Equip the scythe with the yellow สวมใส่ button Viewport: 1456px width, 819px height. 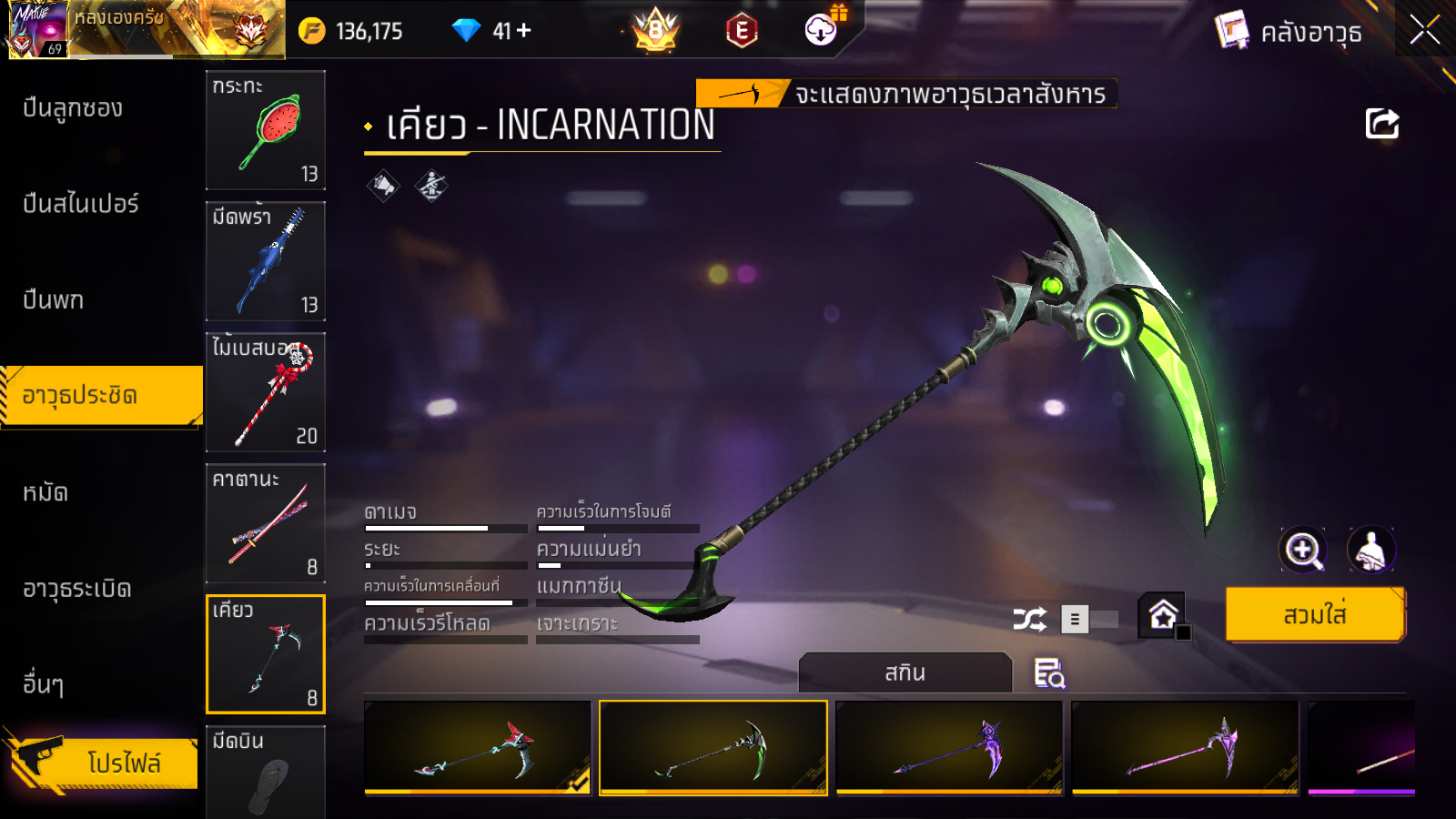point(1315,615)
